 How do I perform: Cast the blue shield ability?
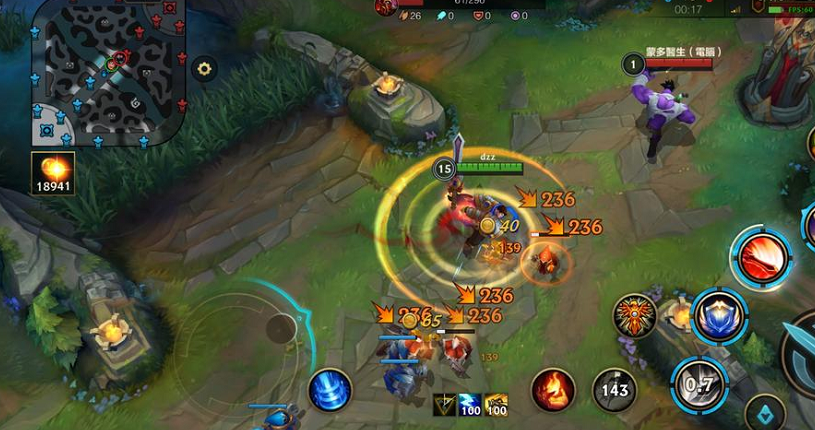[x=719, y=316]
